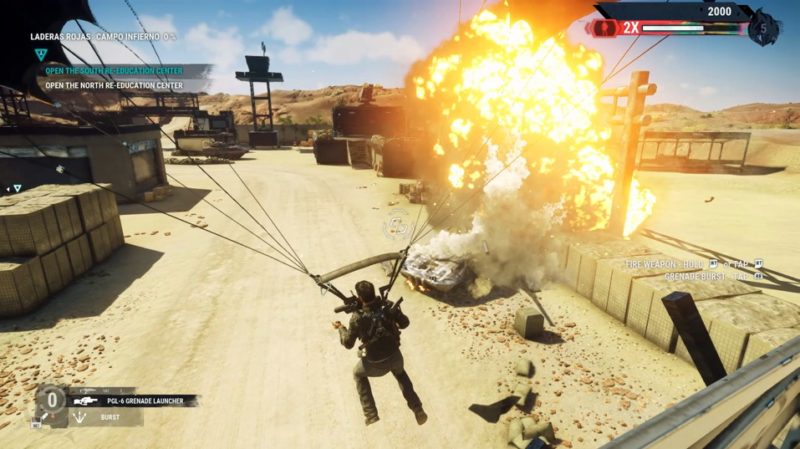This screenshot has width=800, height=449.
Task: Open the chaos army level badge
Action: tap(764, 27)
